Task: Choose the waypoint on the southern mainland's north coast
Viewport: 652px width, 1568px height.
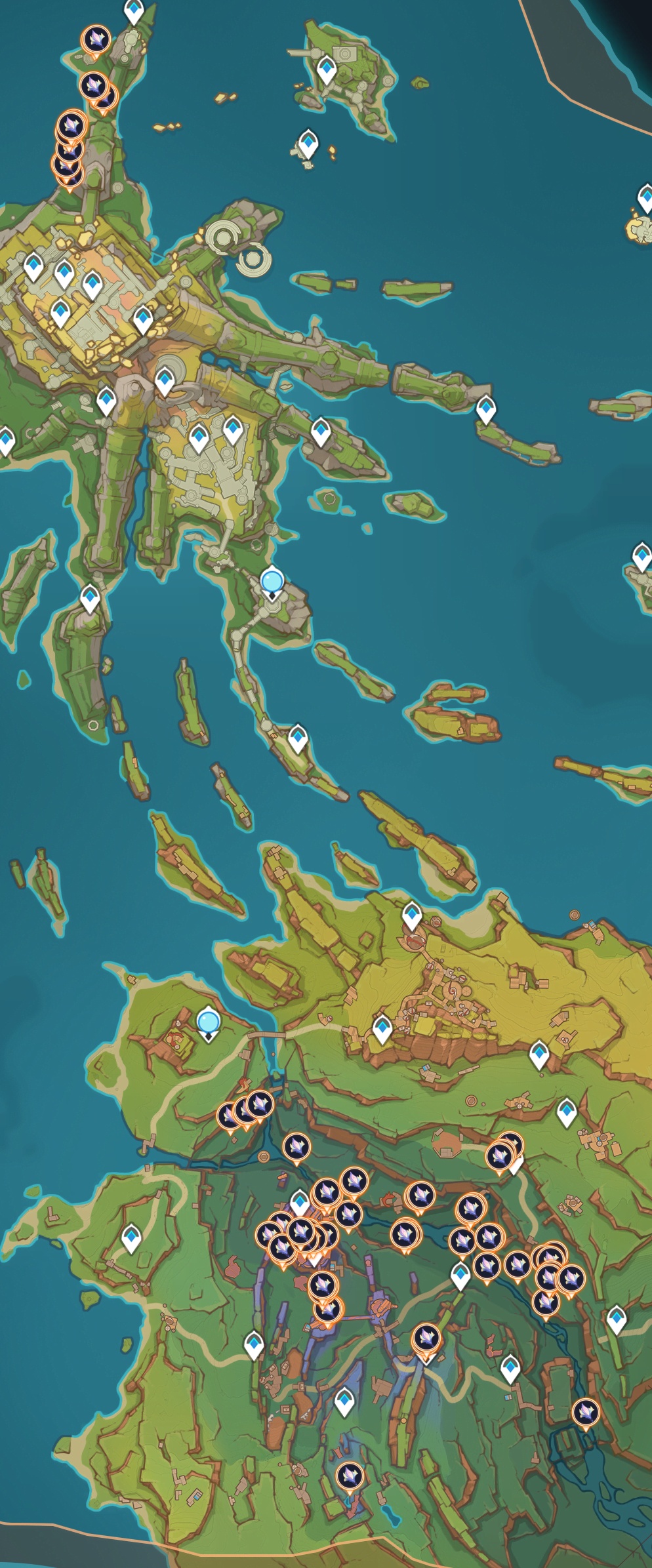Action: [x=411, y=915]
